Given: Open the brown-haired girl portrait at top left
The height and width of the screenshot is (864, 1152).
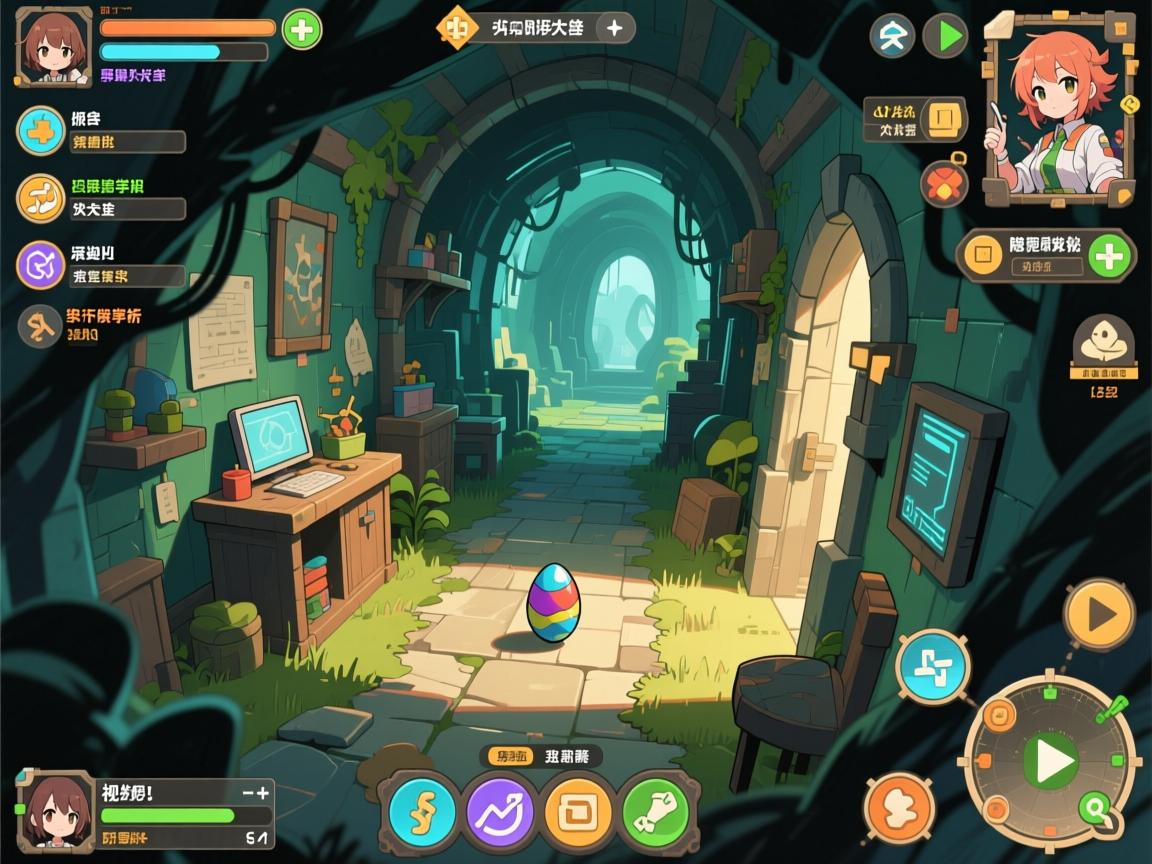Looking at the screenshot, I should coord(54,45).
